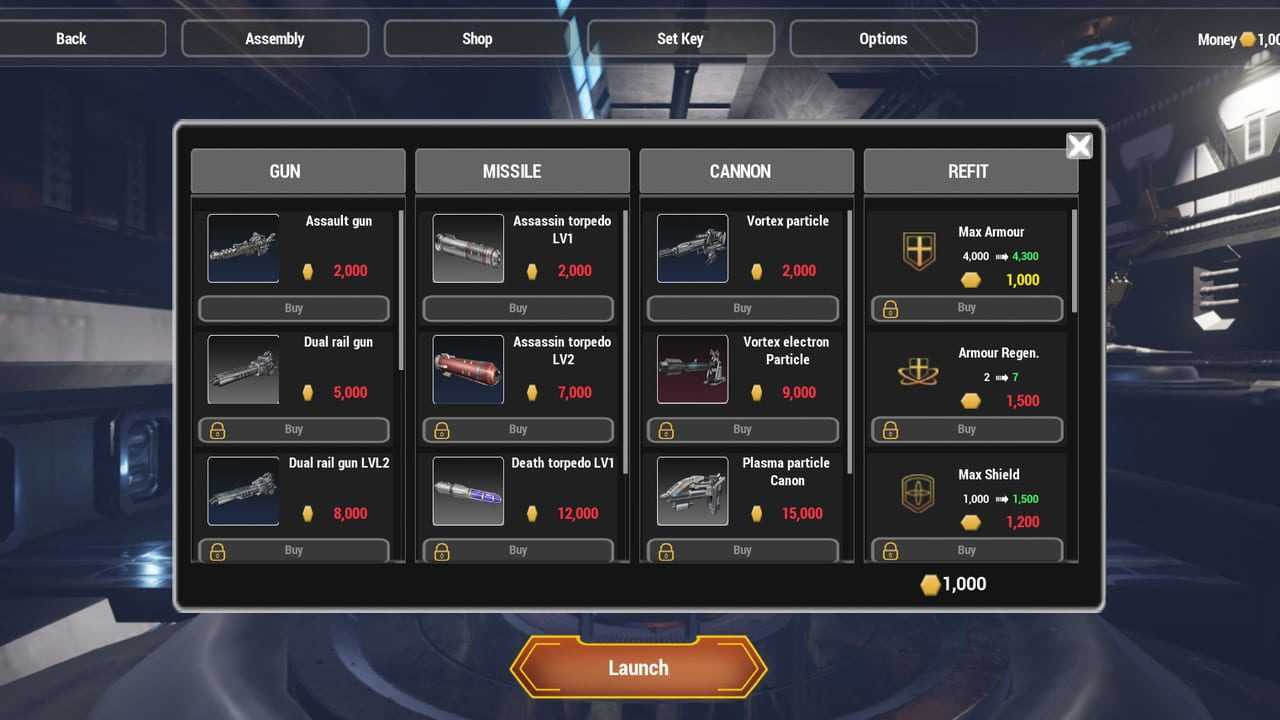Select the Dual rail gun LVL2 thumbnail
This screenshot has width=1280, height=720.
tap(243, 491)
